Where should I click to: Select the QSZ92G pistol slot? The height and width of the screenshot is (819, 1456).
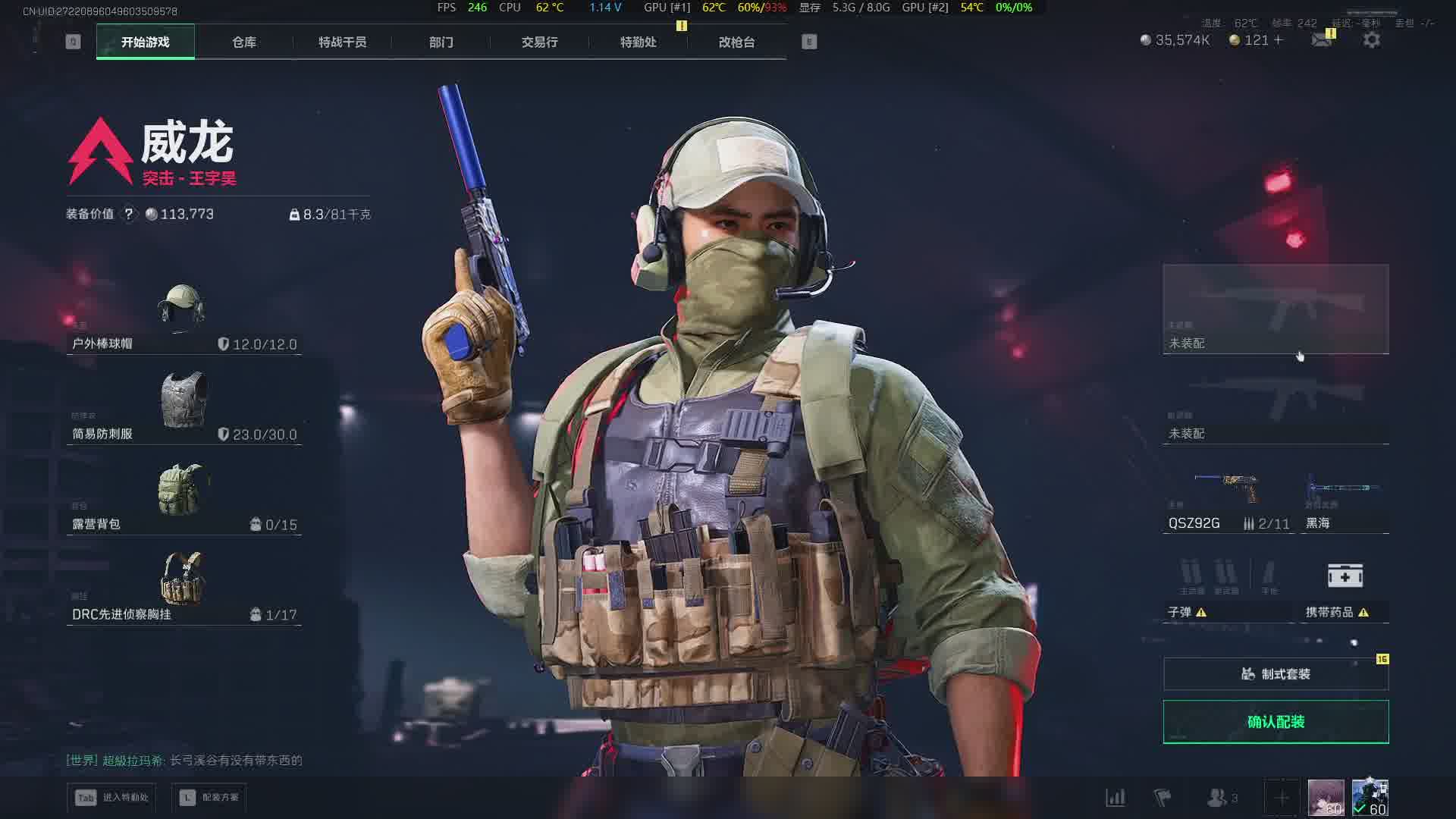(x=1228, y=500)
